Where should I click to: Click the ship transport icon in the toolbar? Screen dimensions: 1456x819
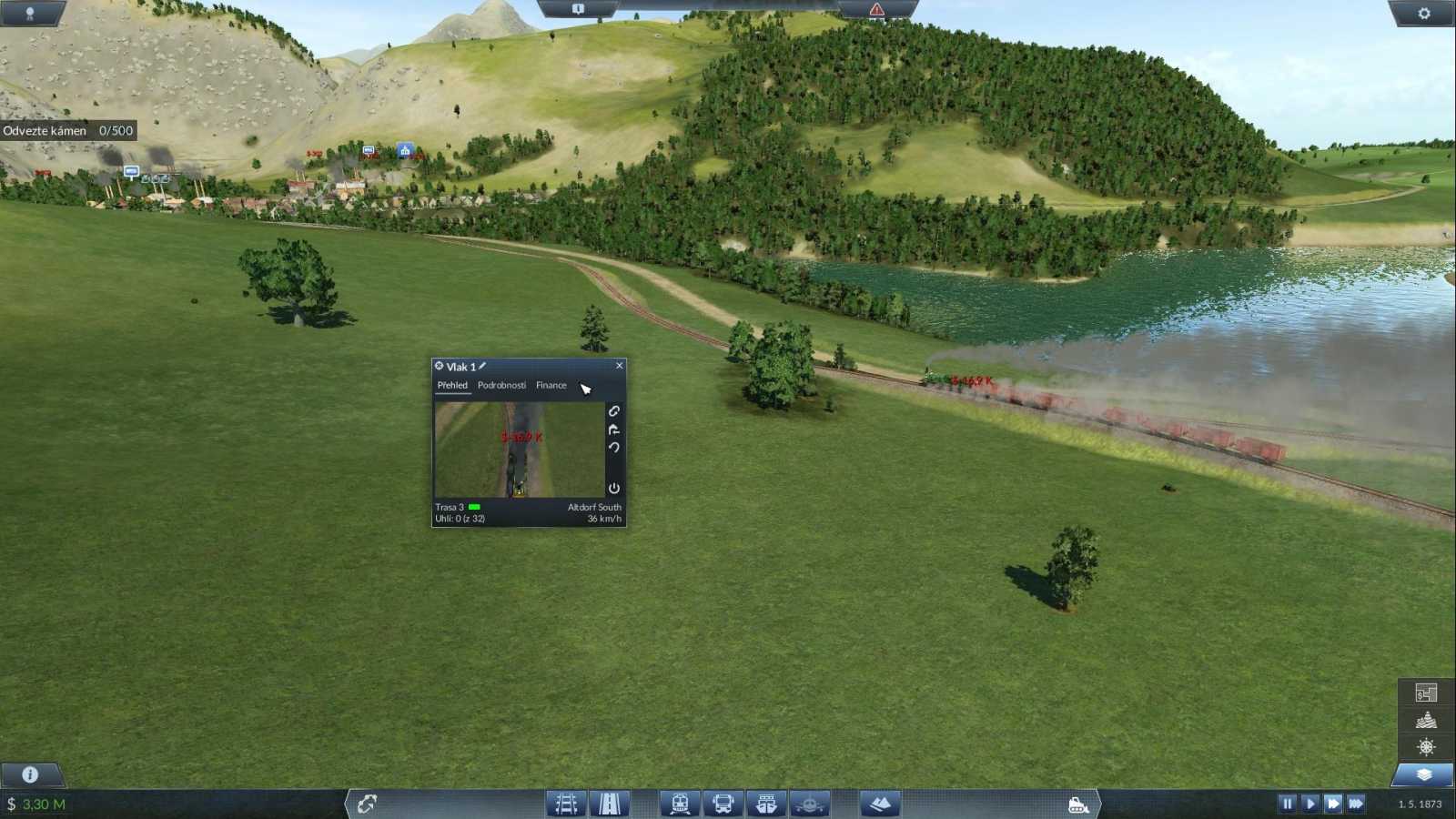(x=764, y=804)
